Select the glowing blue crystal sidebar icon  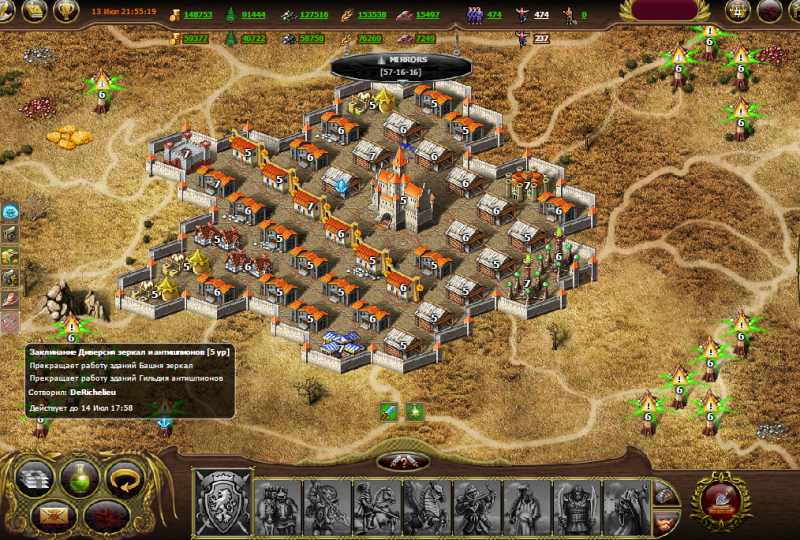[x=11, y=211]
